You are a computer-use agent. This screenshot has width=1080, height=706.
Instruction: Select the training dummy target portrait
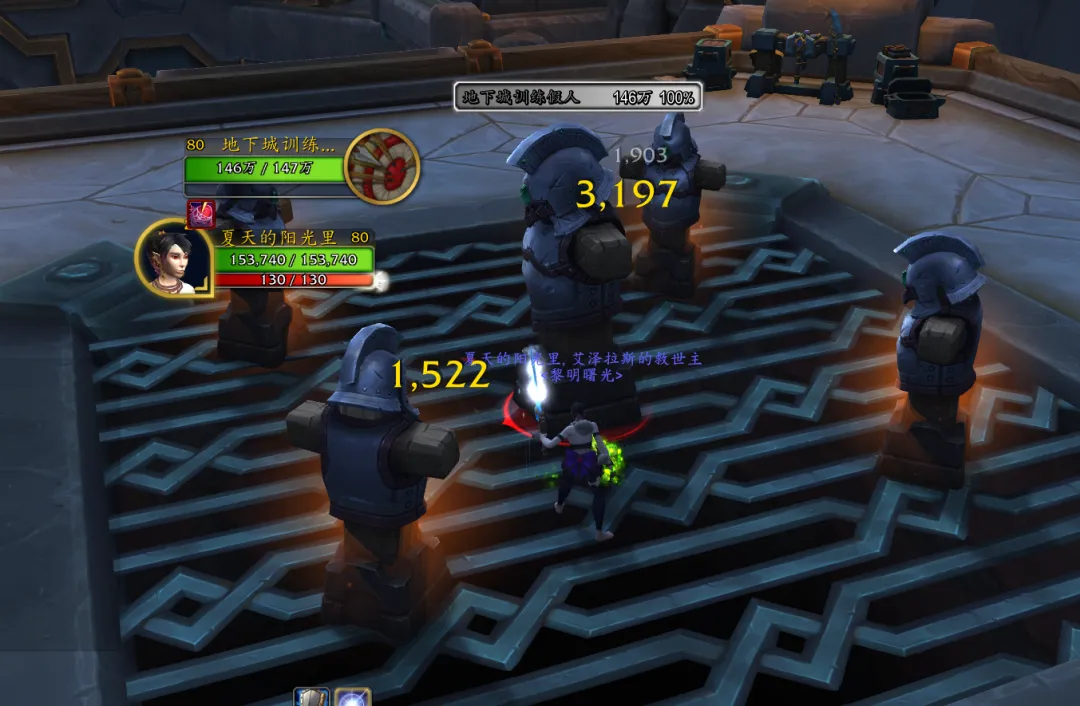(381, 167)
